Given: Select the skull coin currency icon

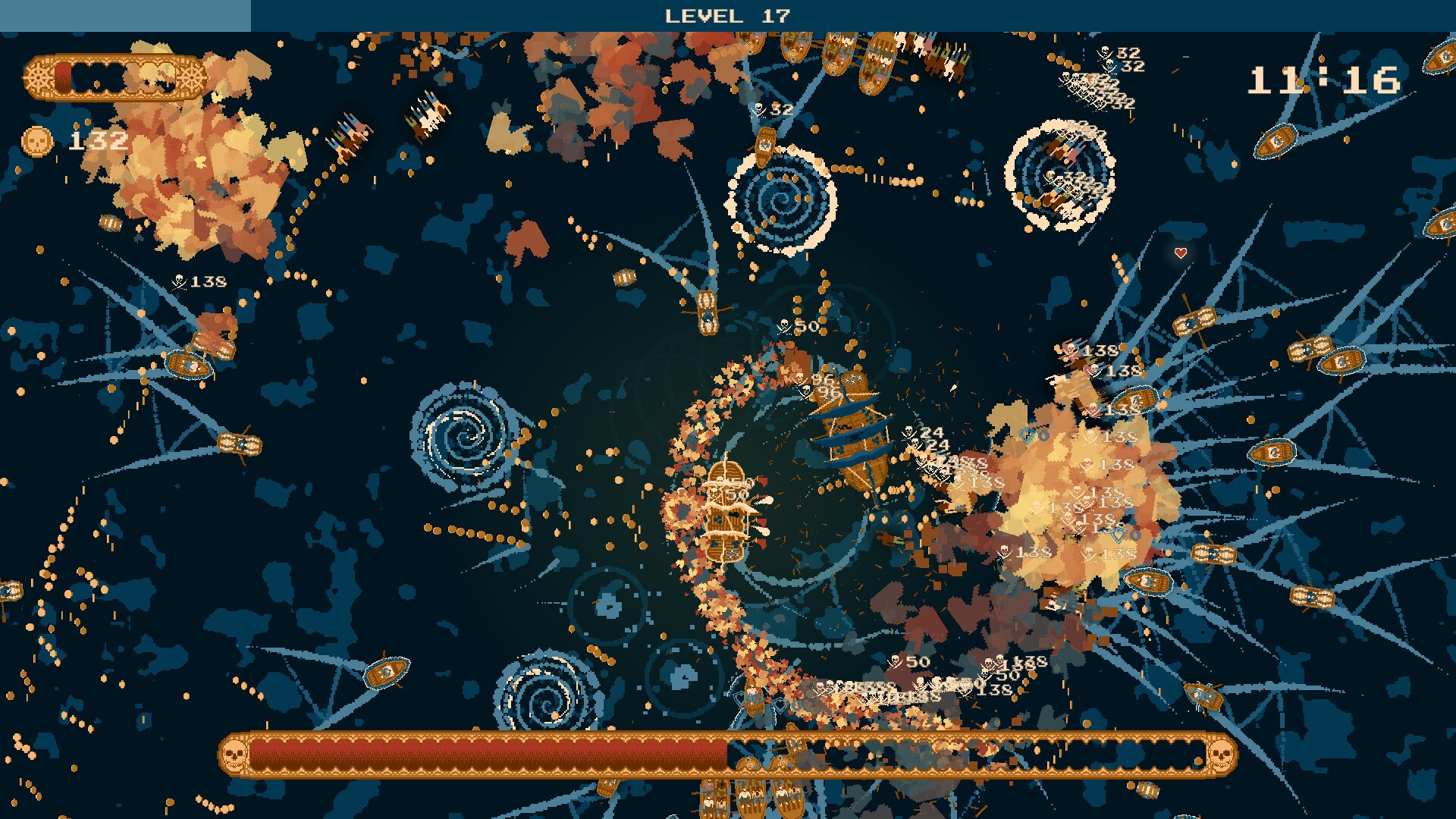Looking at the screenshot, I should [x=36, y=140].
